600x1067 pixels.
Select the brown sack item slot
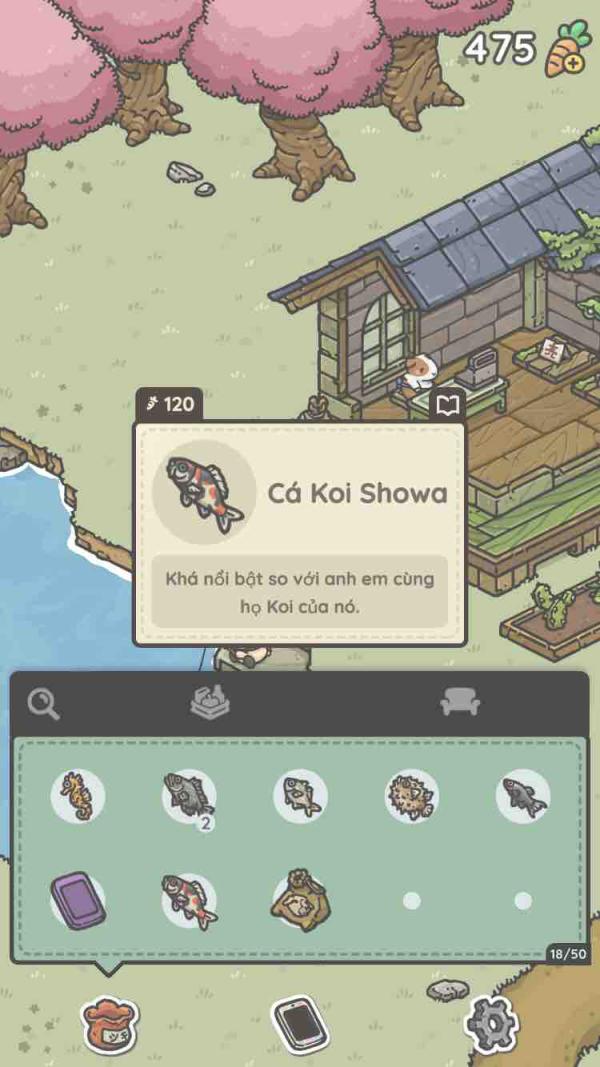[300, 898]
